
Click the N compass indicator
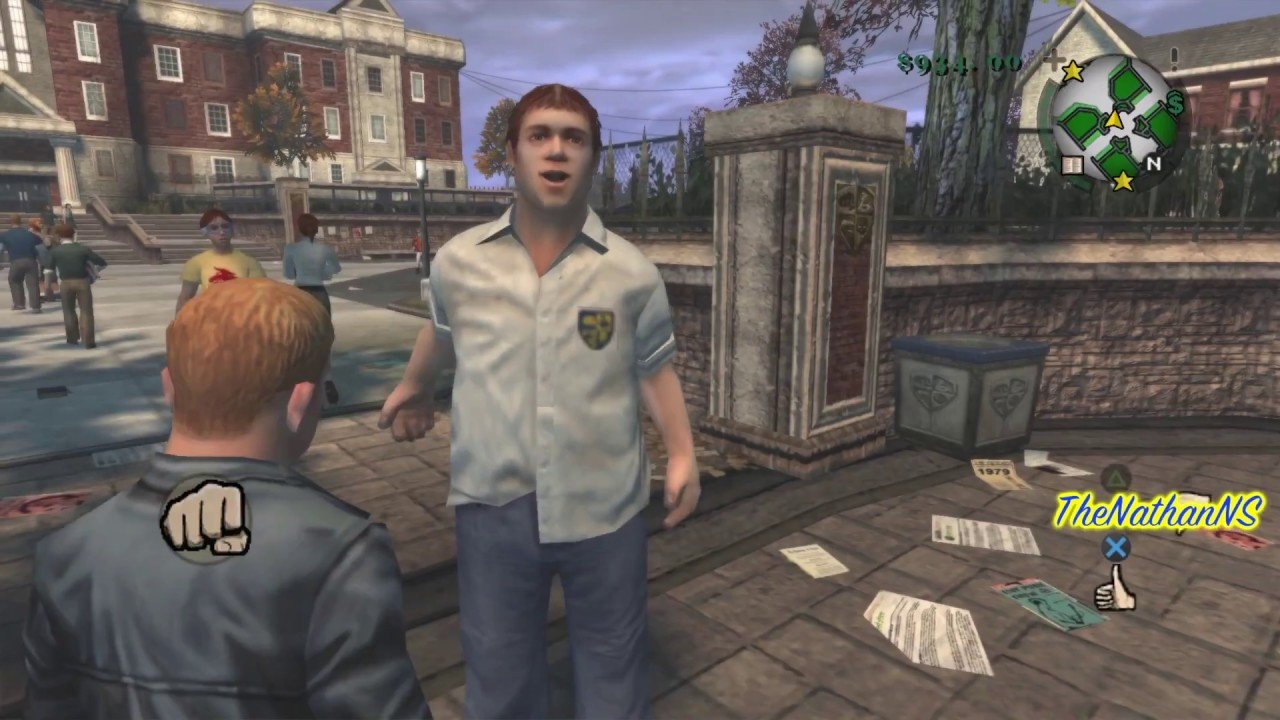[x=1153, y=164]
